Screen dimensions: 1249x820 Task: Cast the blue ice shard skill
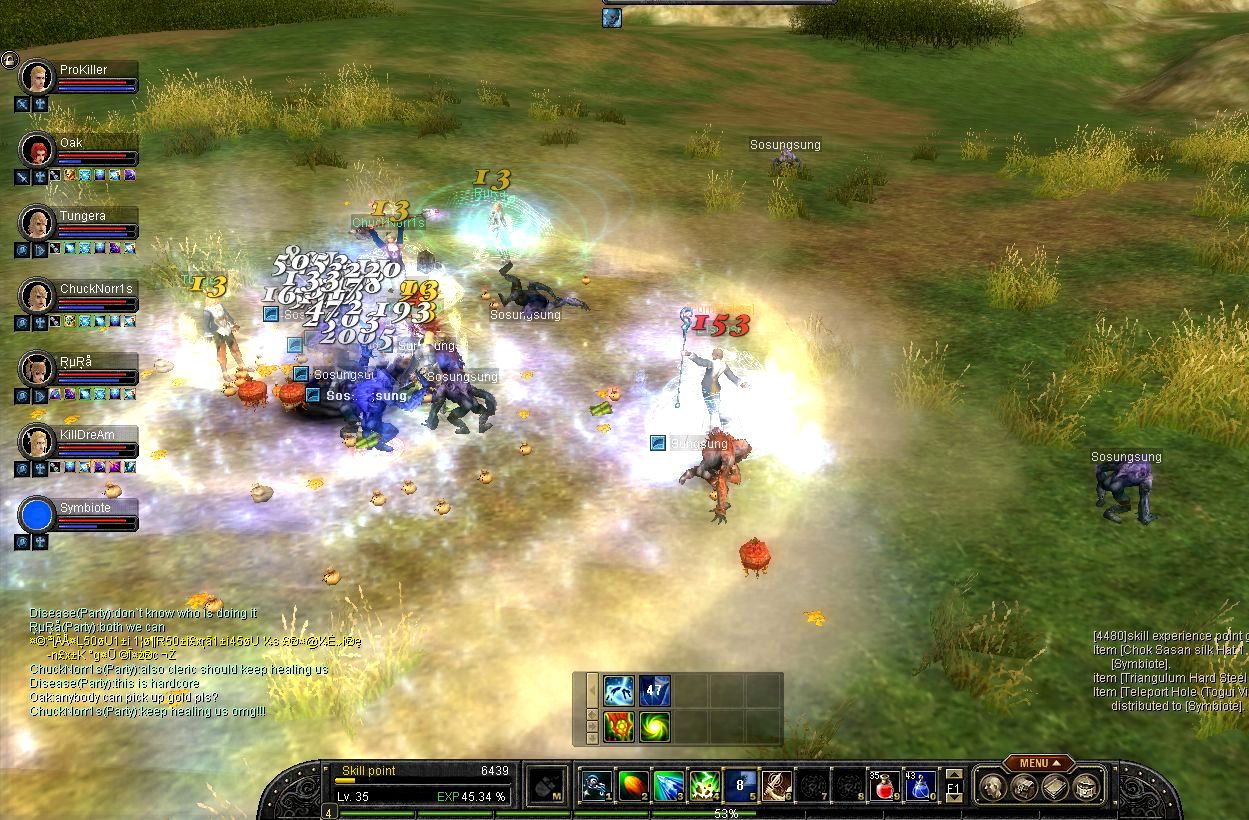pos(669,785)
